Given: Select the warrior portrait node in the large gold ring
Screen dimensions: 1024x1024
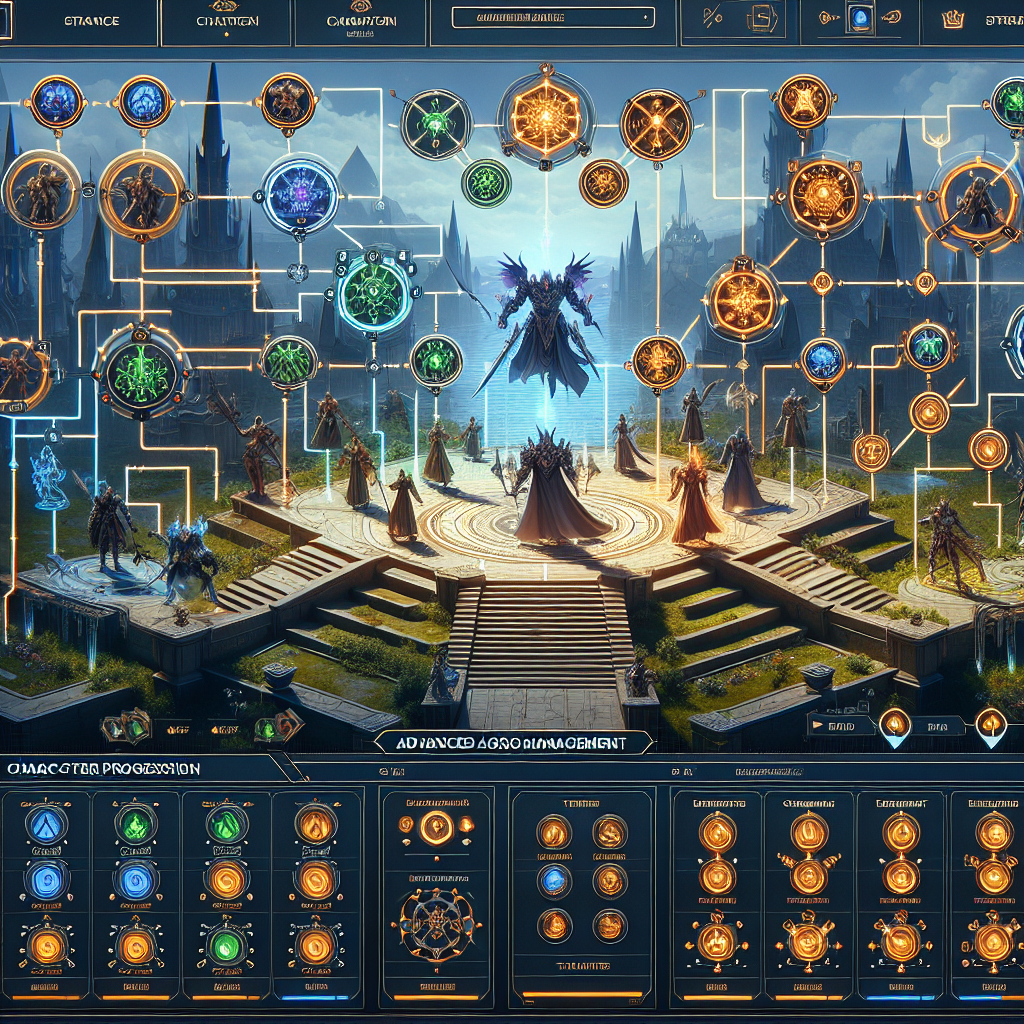Looking at the screenshot, I should coord(141,189).
